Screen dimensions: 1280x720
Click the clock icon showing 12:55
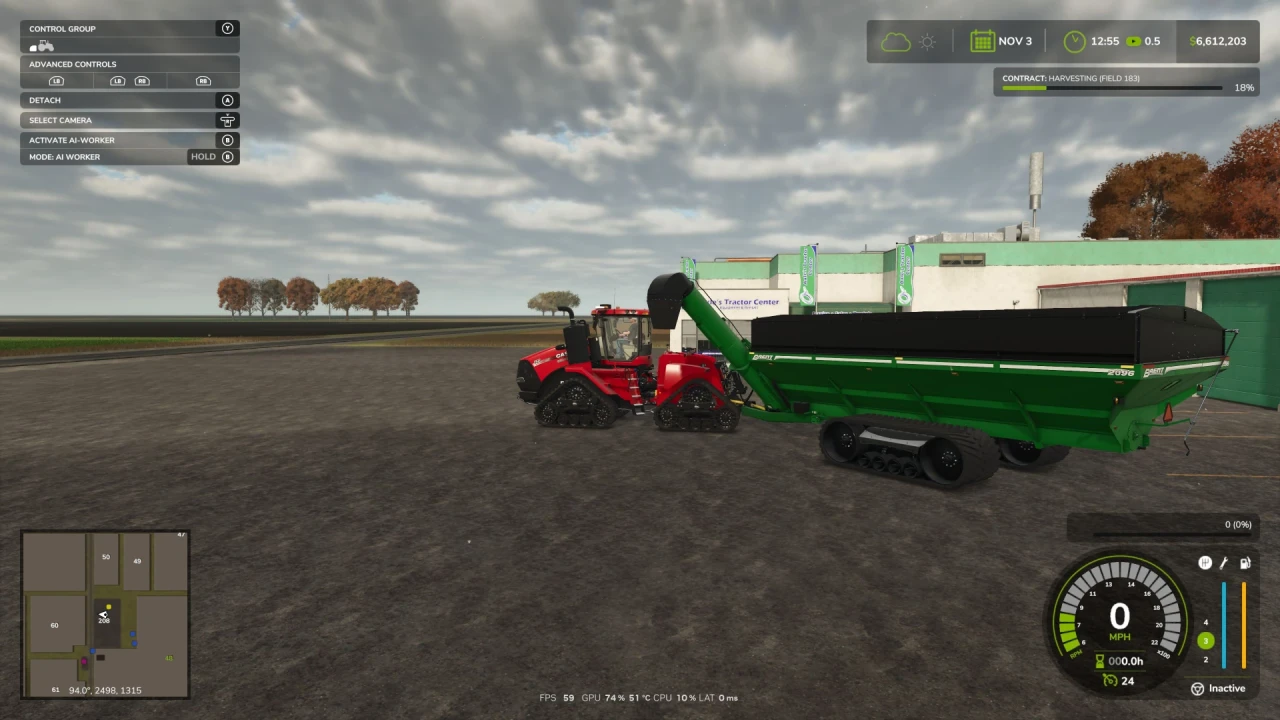pos(1073,41)
